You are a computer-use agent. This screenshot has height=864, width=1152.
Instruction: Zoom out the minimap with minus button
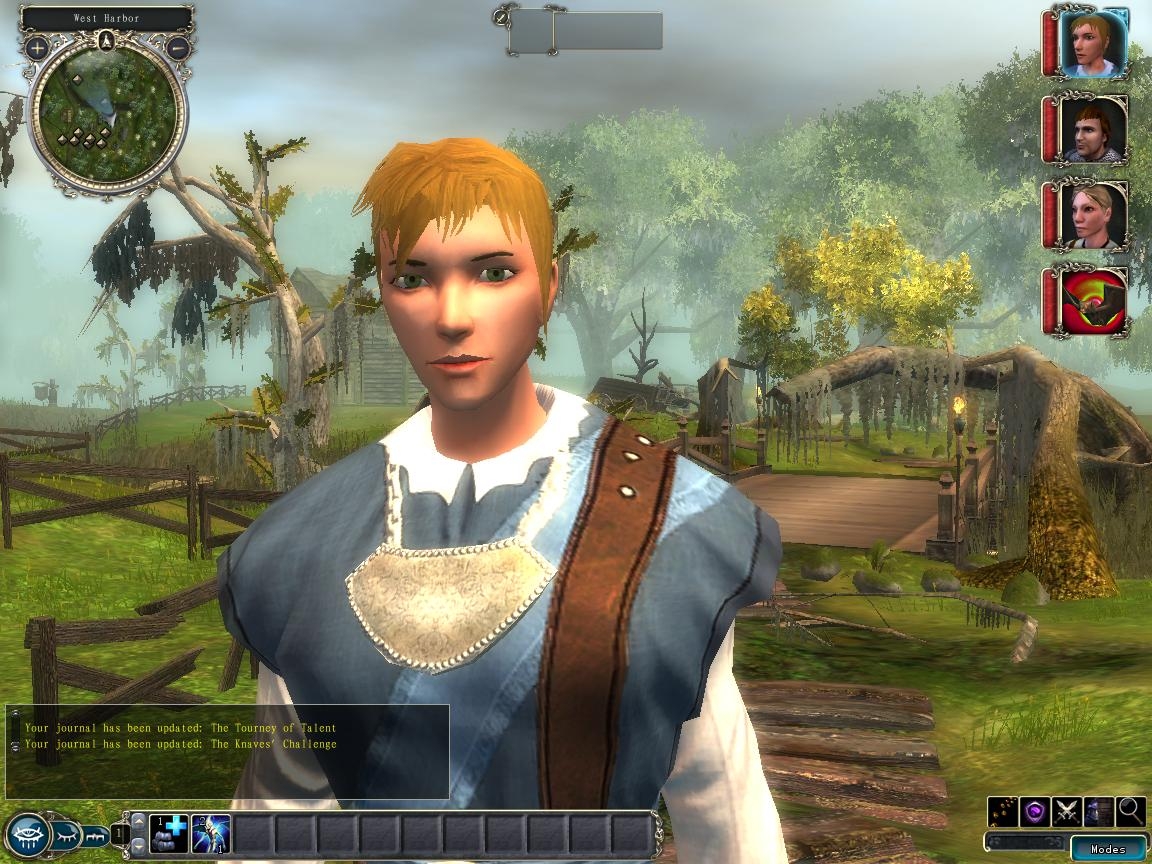point(178,47)
